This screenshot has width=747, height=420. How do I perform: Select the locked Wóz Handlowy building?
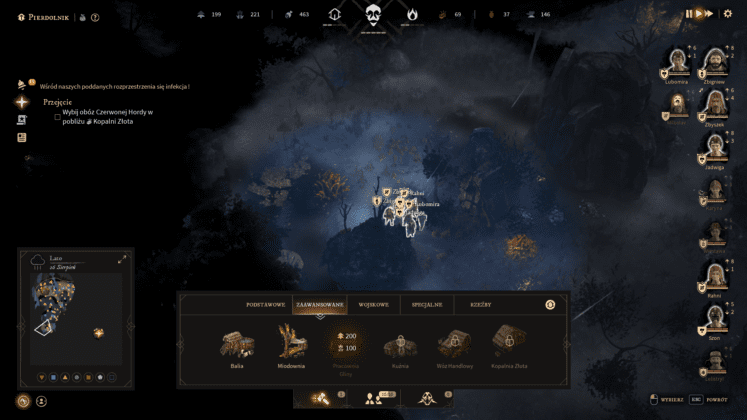[x=454, y=344]
